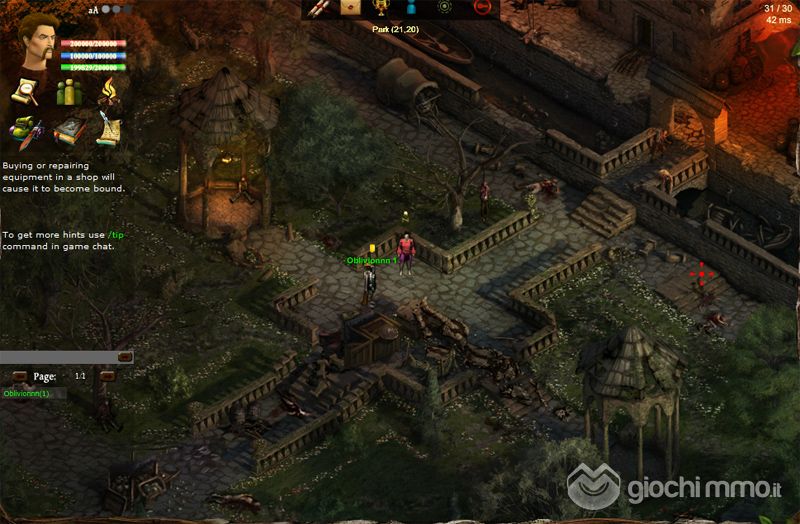Select the campfire flame icon

(108, 93)
